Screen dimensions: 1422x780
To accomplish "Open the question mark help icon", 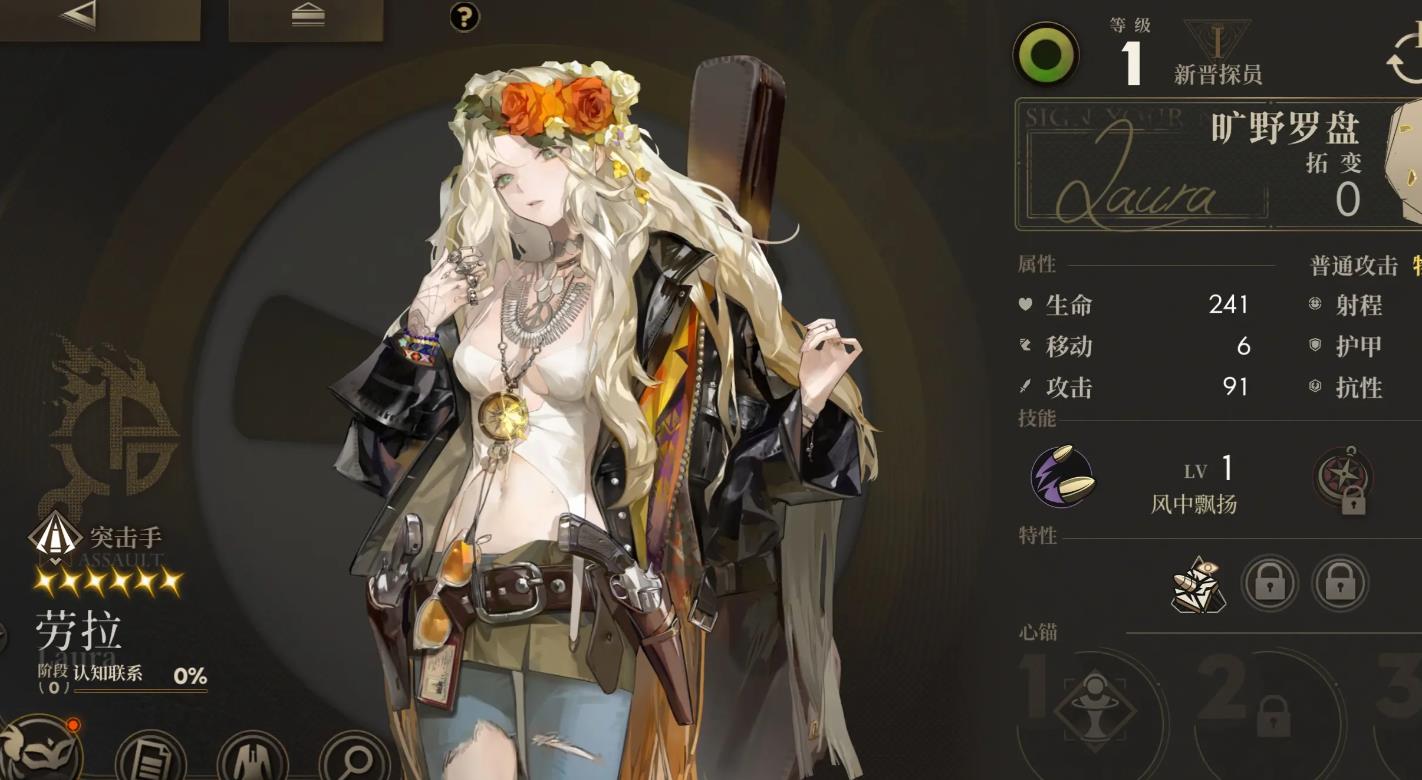I will pyautogui.click(x=465, y=16).
